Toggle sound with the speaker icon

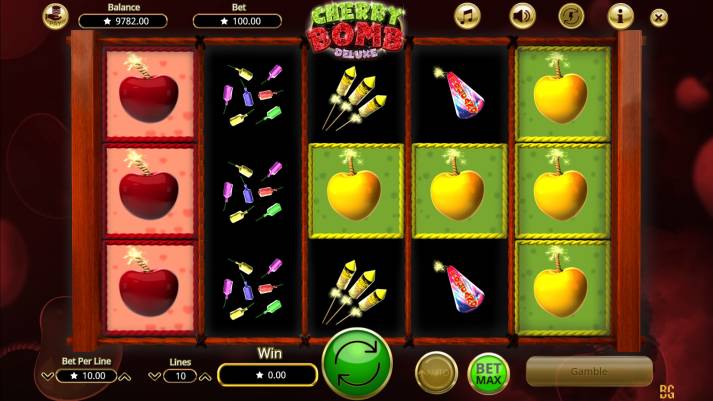[x=522, y=15]
